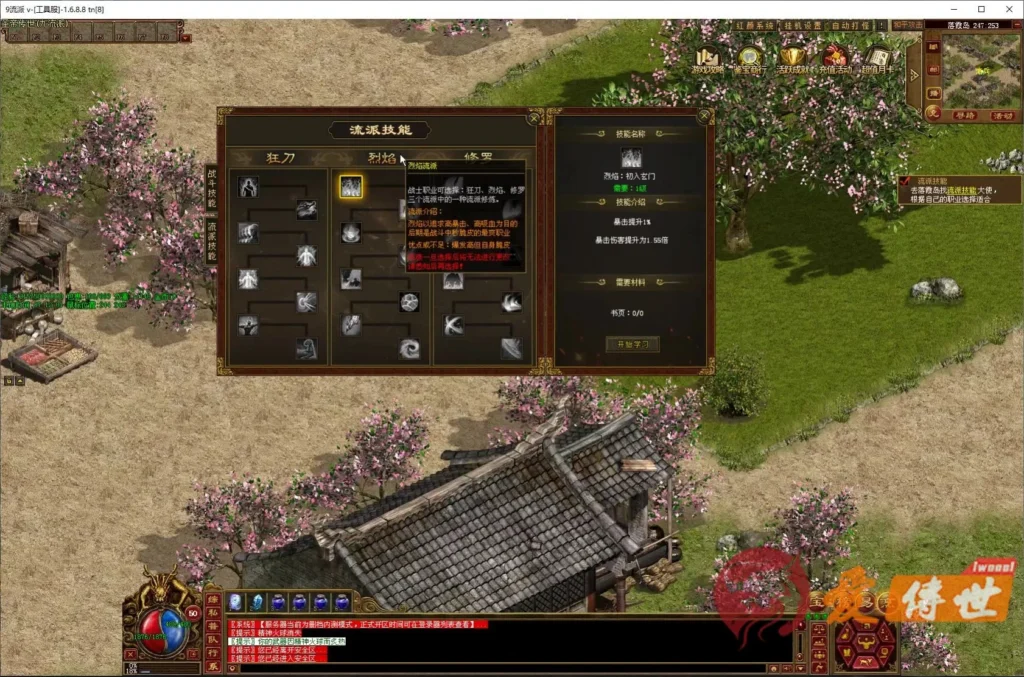1024x677 pixels.
Task: Select the highlighted first 烈焰 skill icon
Action: click(x=350, y=187)
